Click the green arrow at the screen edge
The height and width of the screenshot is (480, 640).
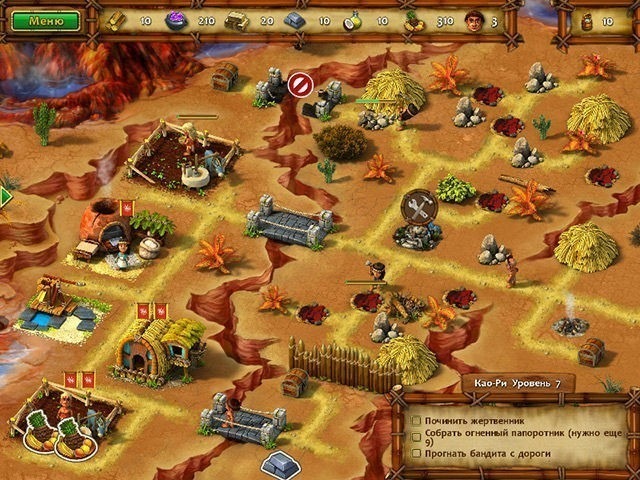(x=5, y=197)
